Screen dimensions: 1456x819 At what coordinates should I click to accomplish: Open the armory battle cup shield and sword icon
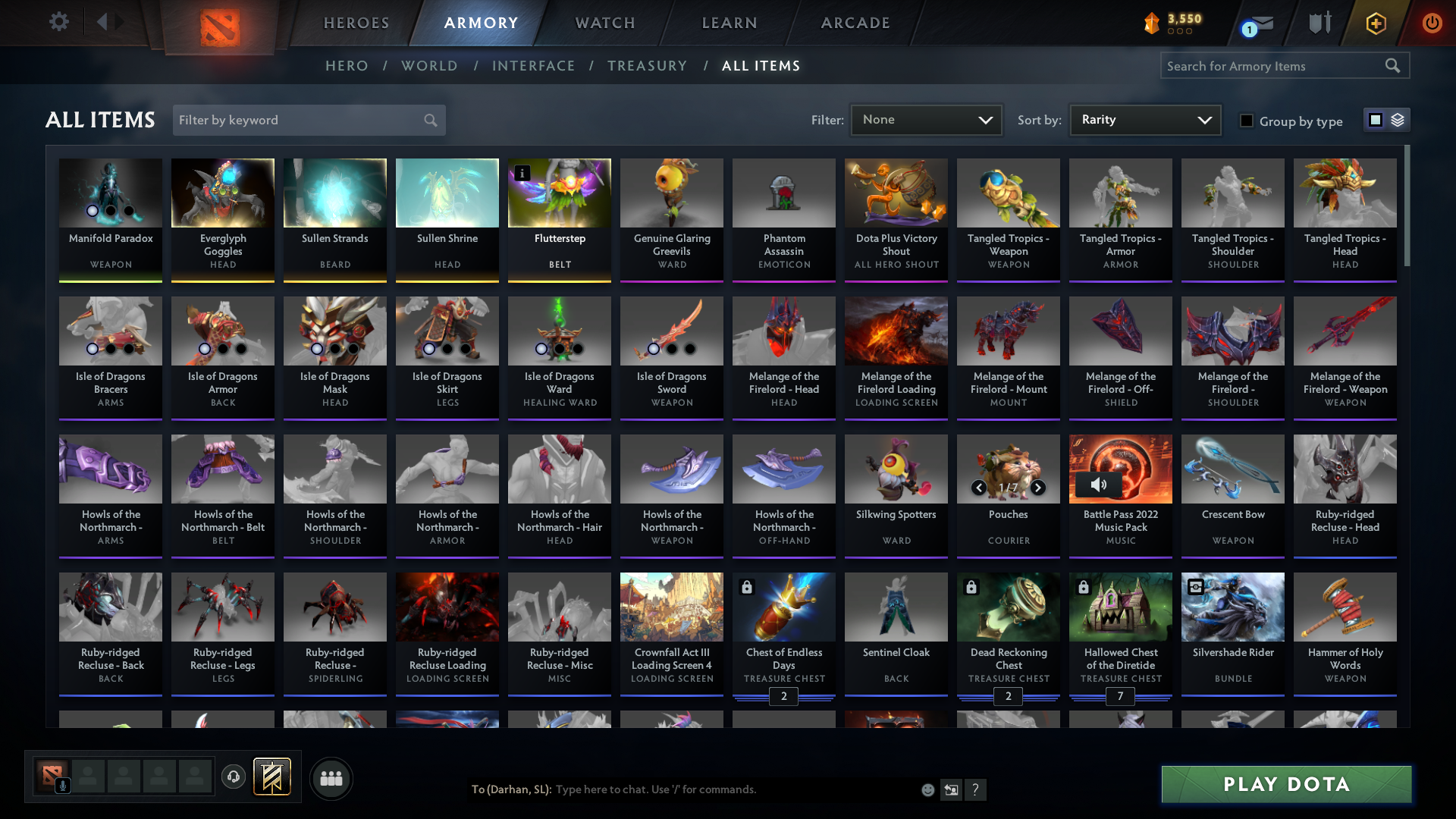tap(1319, 23)
